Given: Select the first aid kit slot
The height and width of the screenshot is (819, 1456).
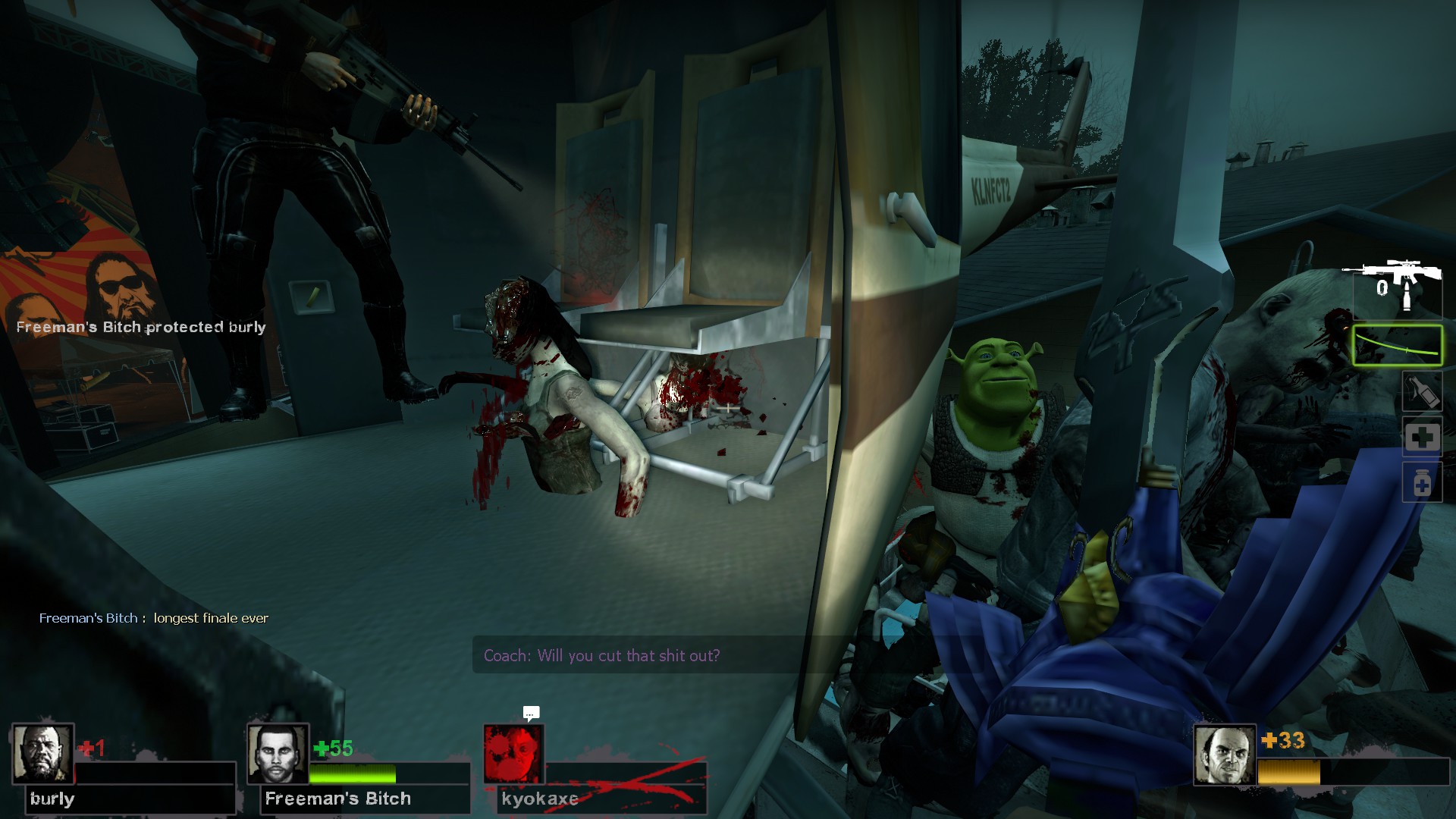Looking at the screenshot, I should pos(1421,438).
